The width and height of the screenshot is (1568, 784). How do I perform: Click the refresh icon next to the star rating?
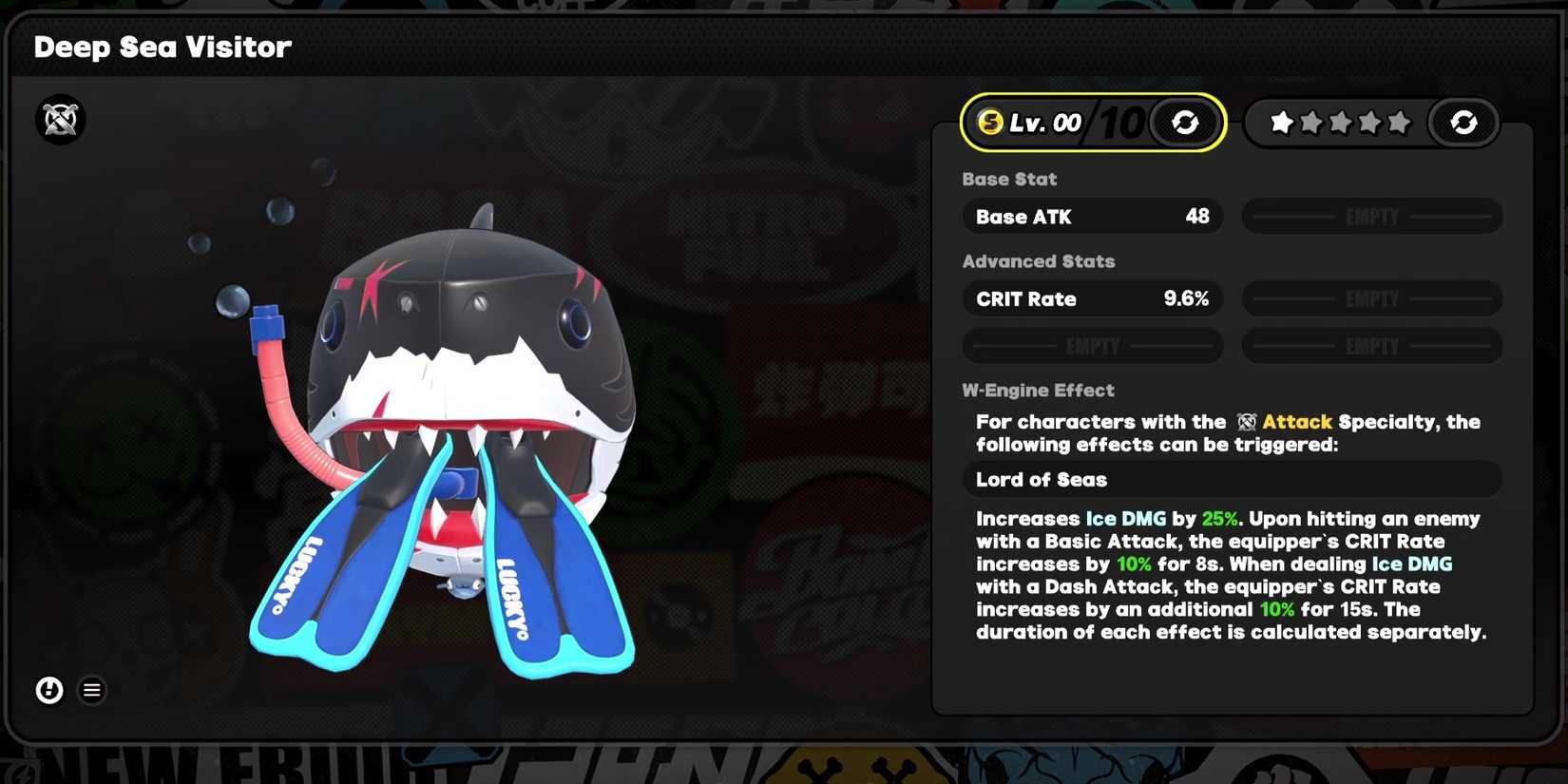1463,122
